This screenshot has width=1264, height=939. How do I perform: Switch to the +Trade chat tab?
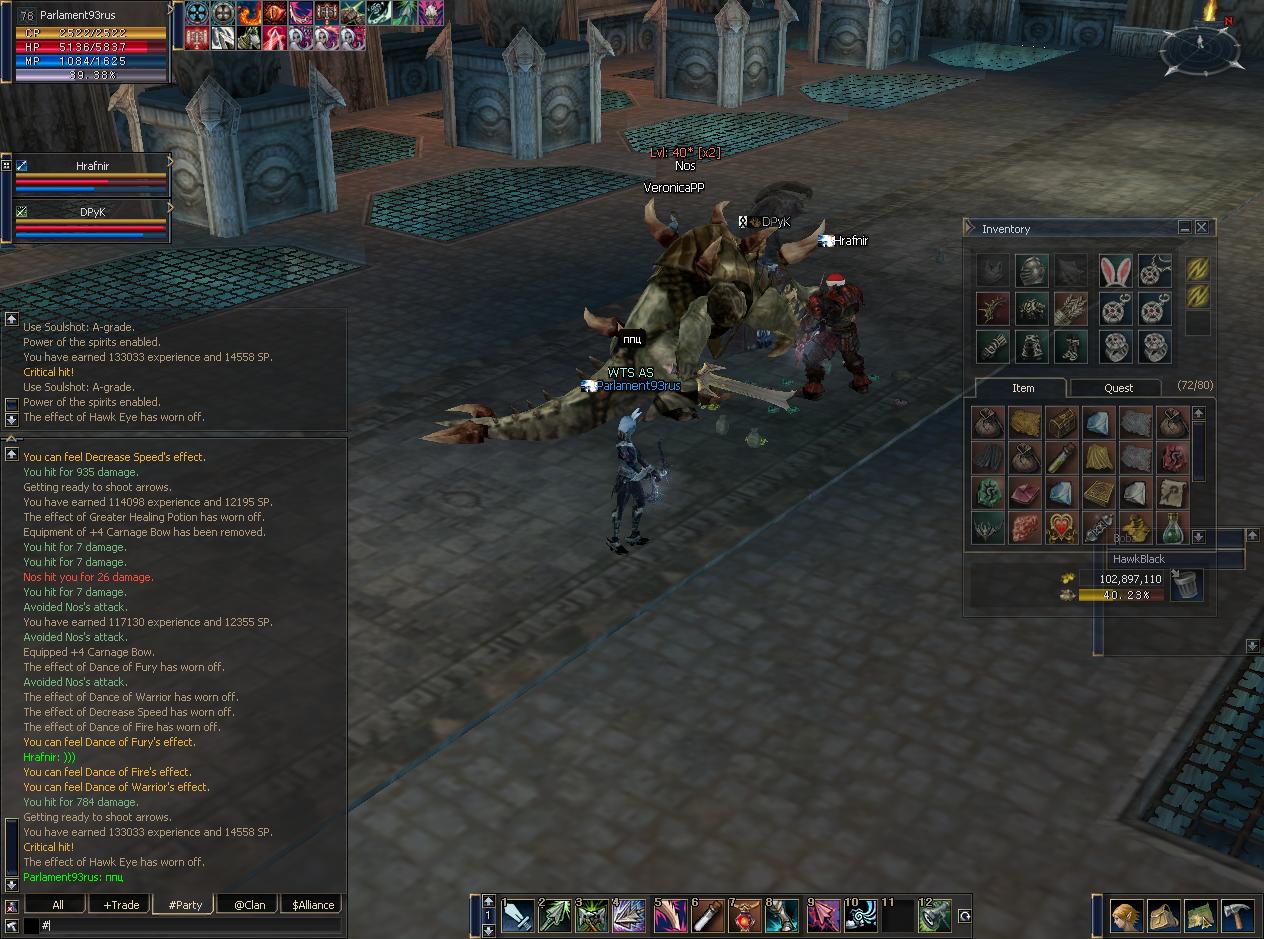click(121, 905)
